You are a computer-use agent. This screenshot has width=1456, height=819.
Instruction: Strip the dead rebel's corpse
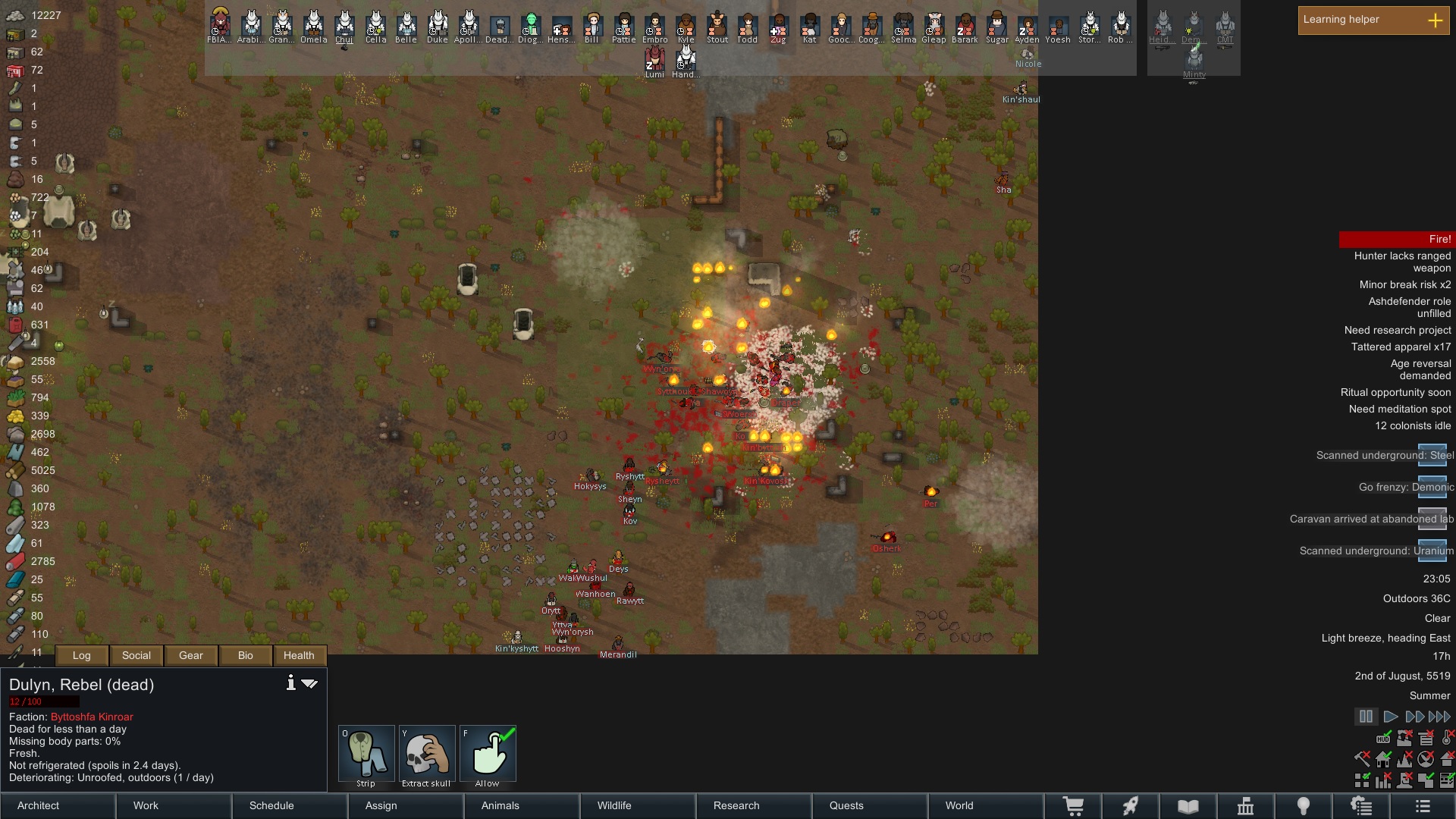(366, 756)
